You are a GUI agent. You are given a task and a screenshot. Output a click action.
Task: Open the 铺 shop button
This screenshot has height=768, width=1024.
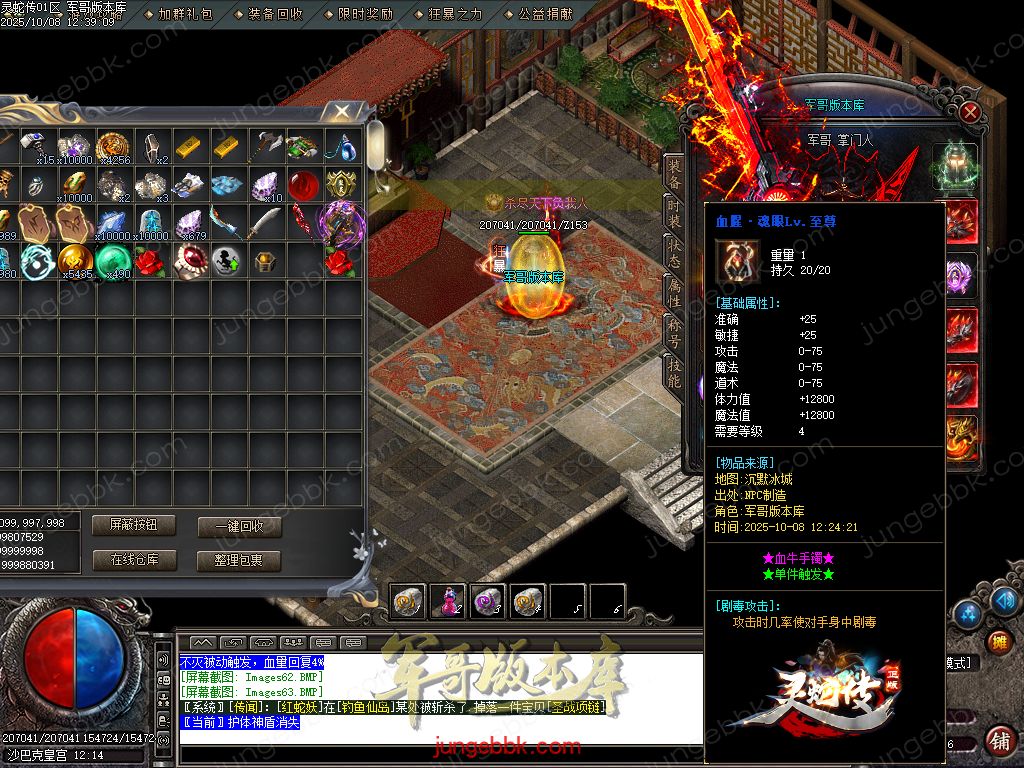coord(998,741)
